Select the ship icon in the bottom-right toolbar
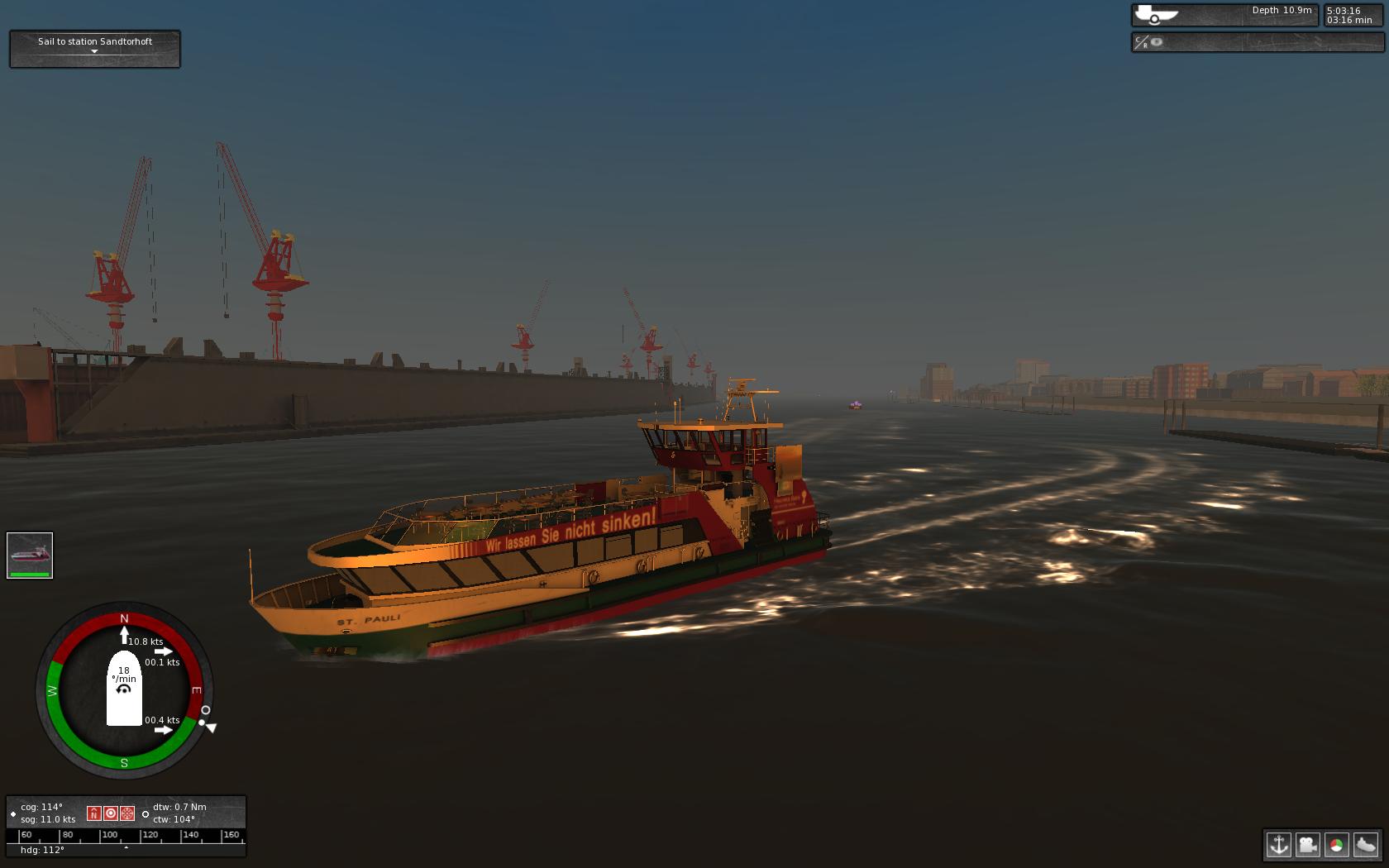 coord(1366,846)
